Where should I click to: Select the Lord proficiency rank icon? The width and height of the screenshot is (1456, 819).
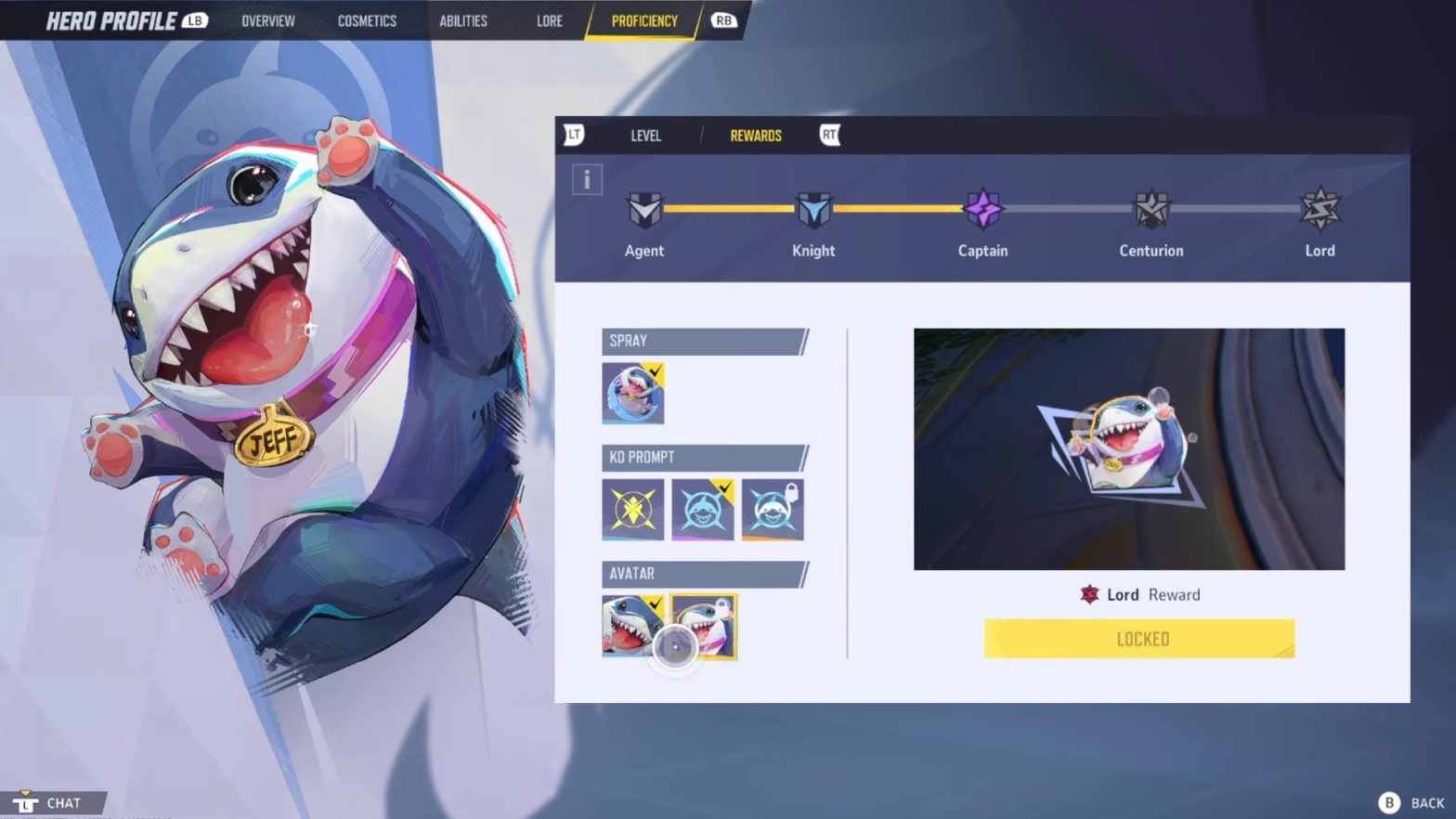click(1320, 209)
